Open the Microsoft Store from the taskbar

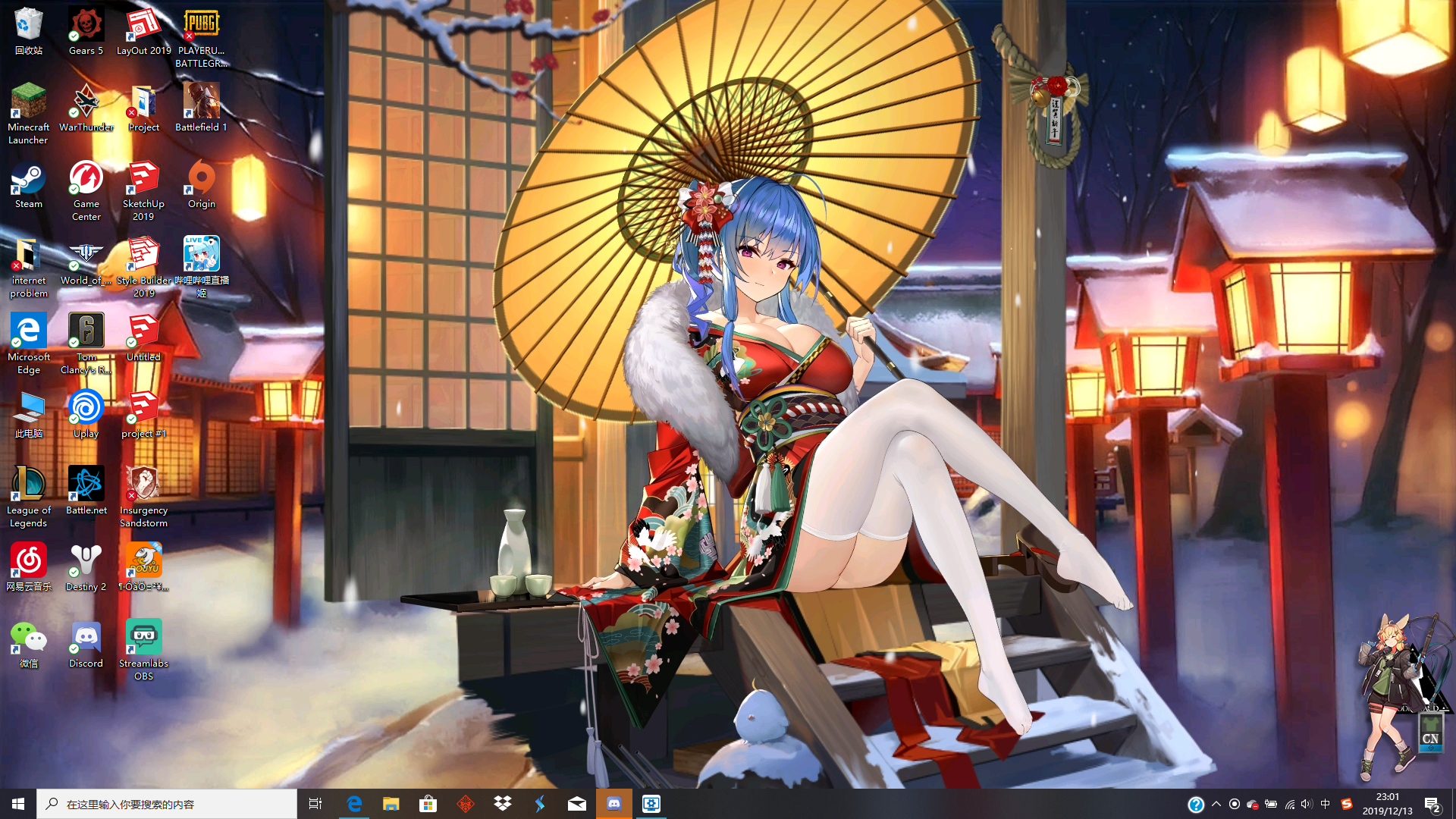pos(428,803)
